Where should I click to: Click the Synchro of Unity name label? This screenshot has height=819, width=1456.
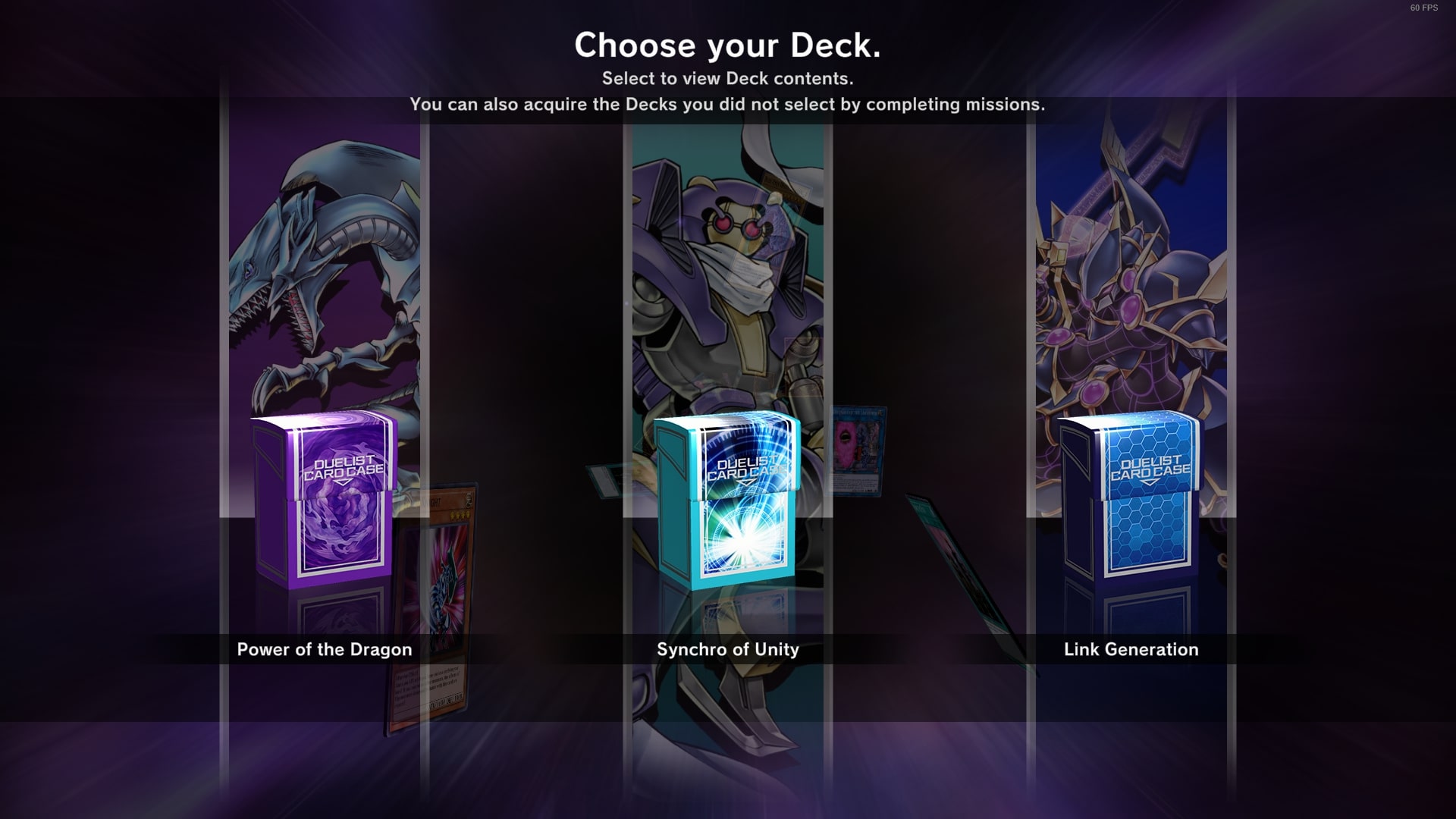tap(726, 649)
